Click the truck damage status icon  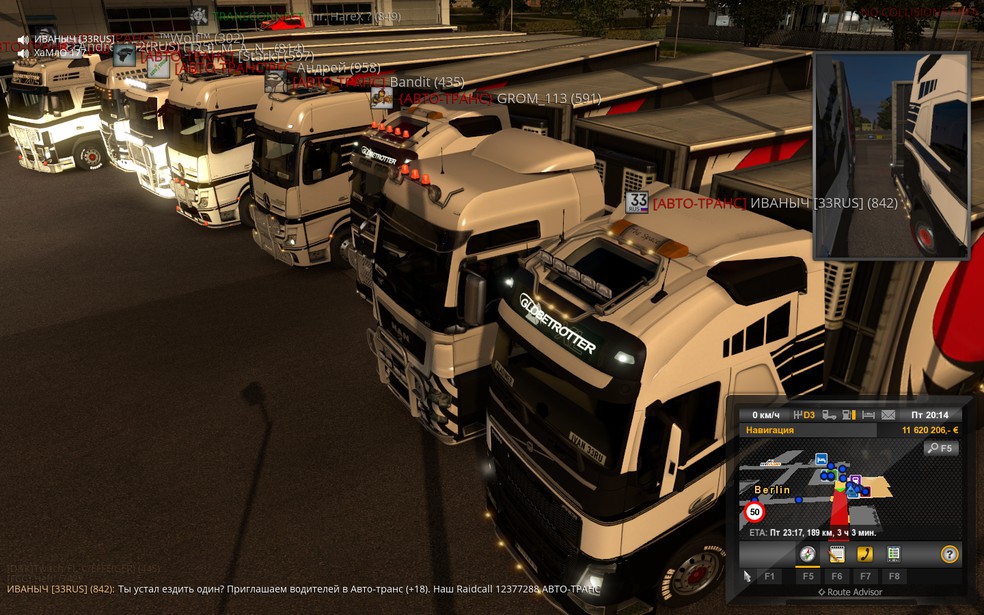828,415
